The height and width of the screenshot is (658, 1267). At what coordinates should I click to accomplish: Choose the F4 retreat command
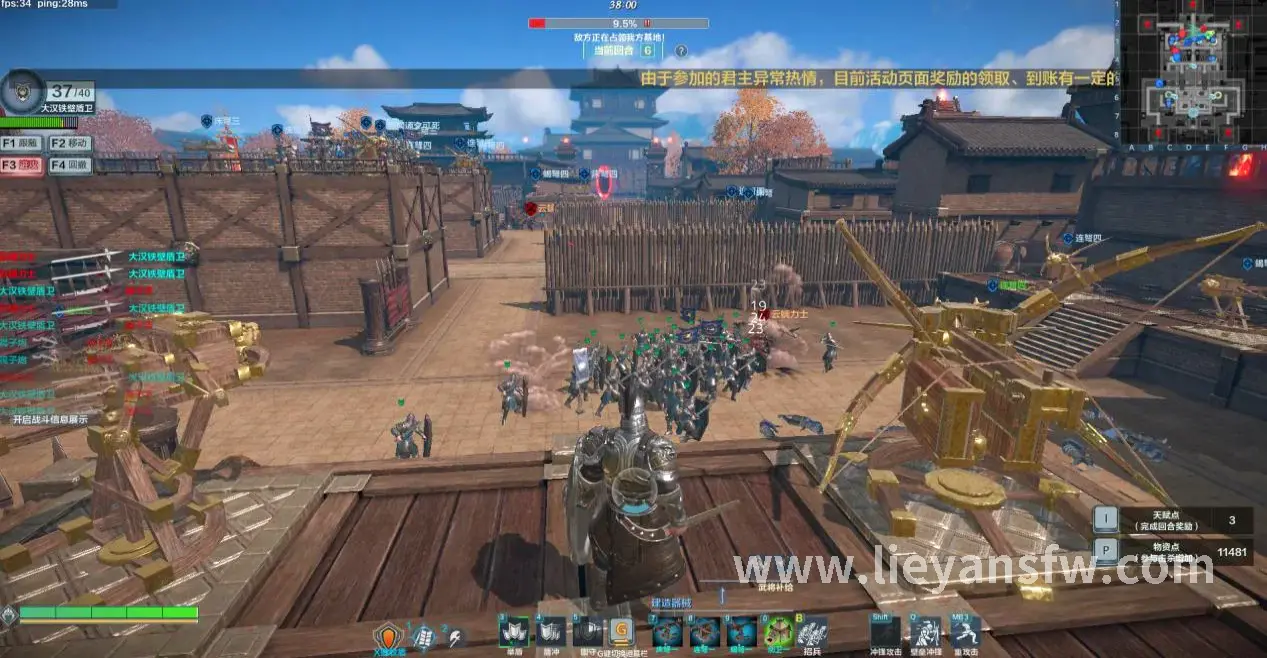[x=70, y=165]
